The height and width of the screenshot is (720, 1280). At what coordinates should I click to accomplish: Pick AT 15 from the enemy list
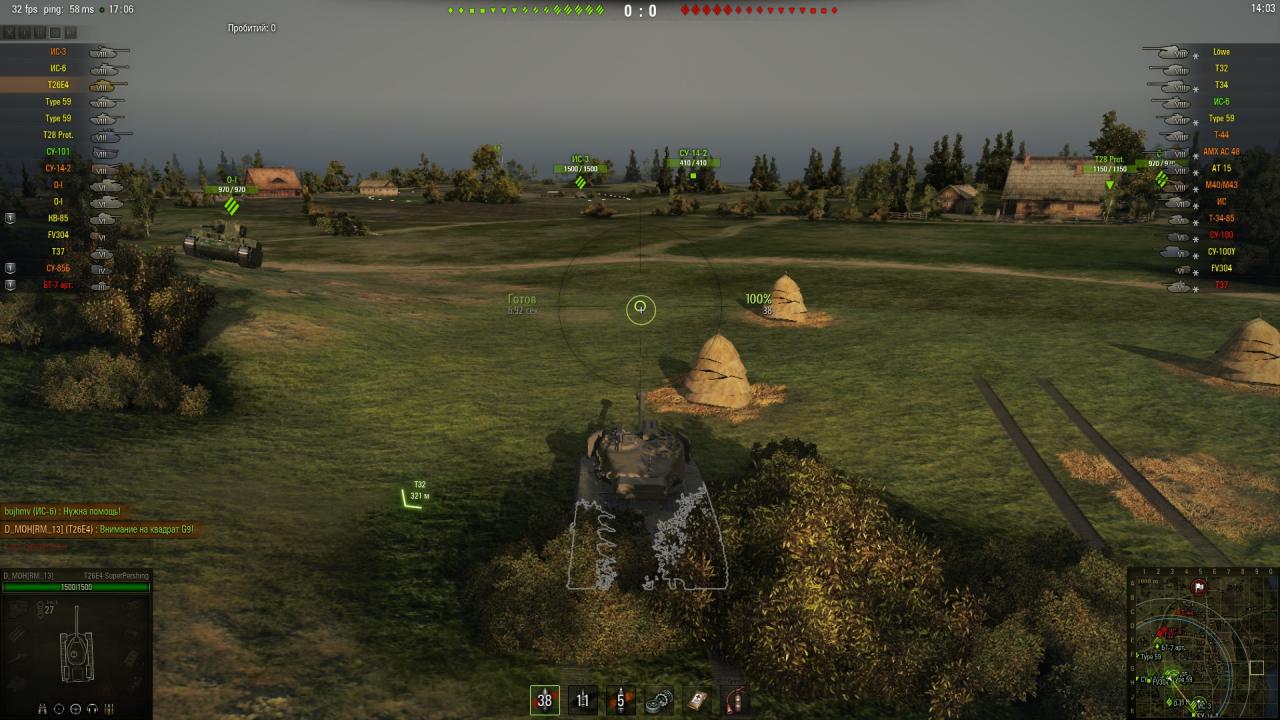1221,168
